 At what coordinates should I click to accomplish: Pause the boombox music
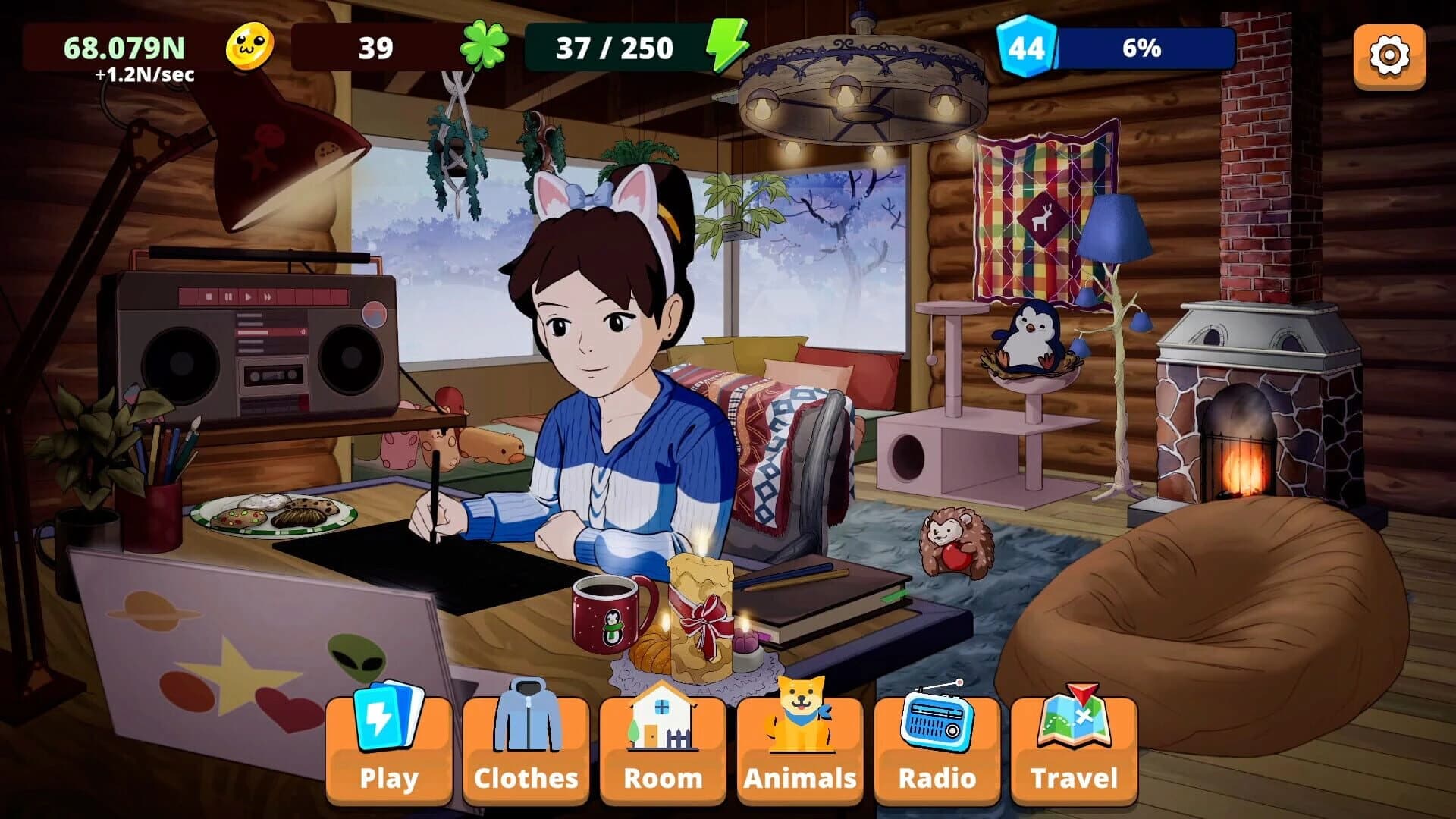point(229,297)
